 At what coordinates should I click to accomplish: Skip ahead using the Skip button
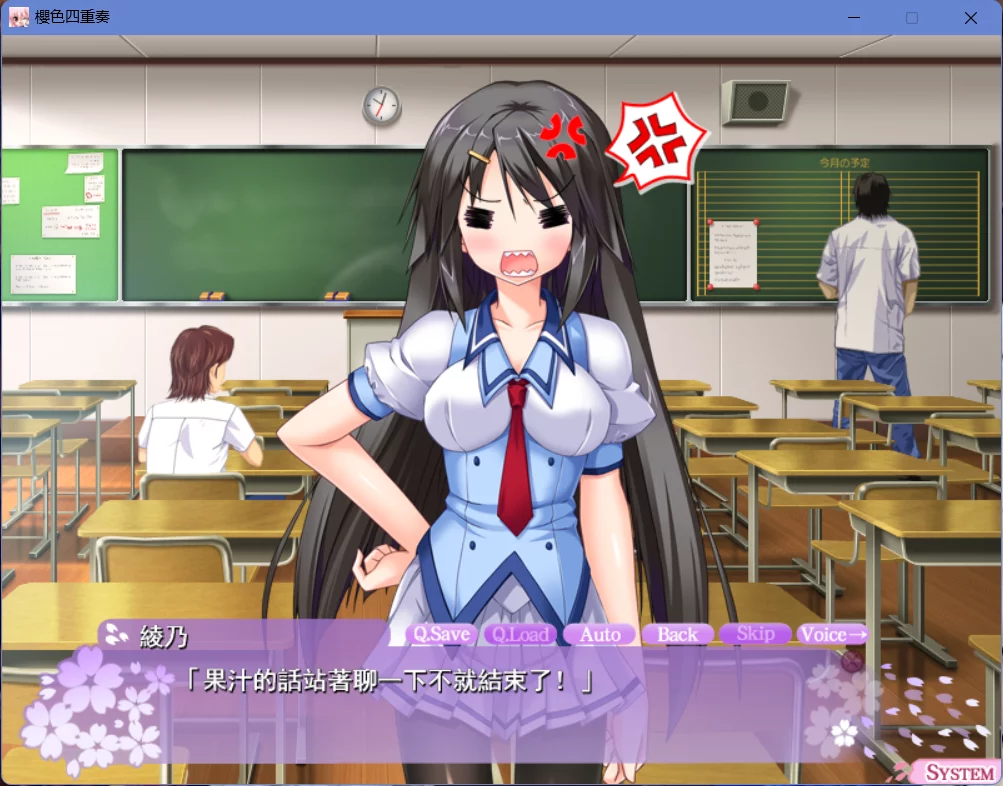(x=755, y=634)
